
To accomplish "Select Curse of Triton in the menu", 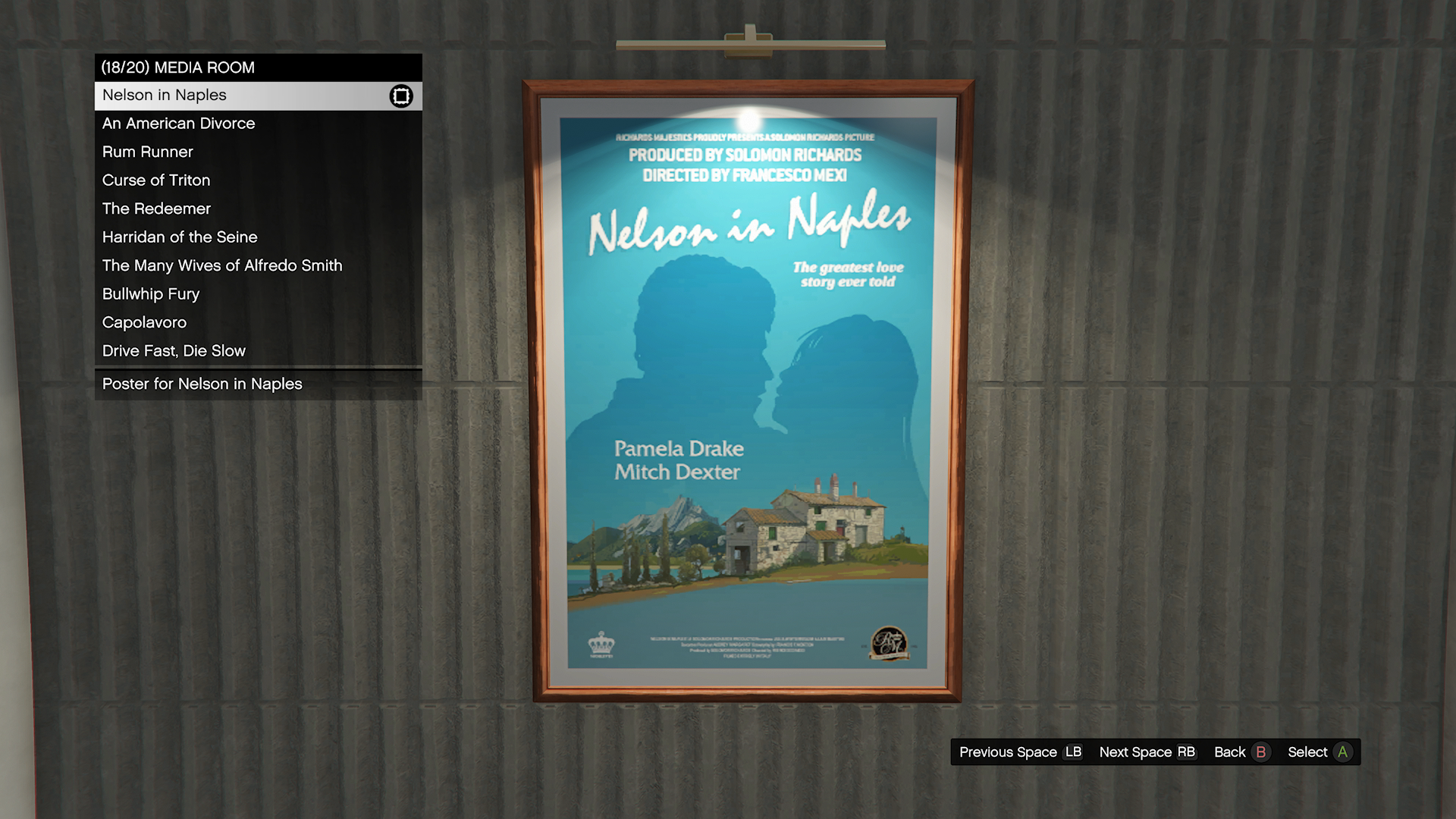I will (258, 180).
